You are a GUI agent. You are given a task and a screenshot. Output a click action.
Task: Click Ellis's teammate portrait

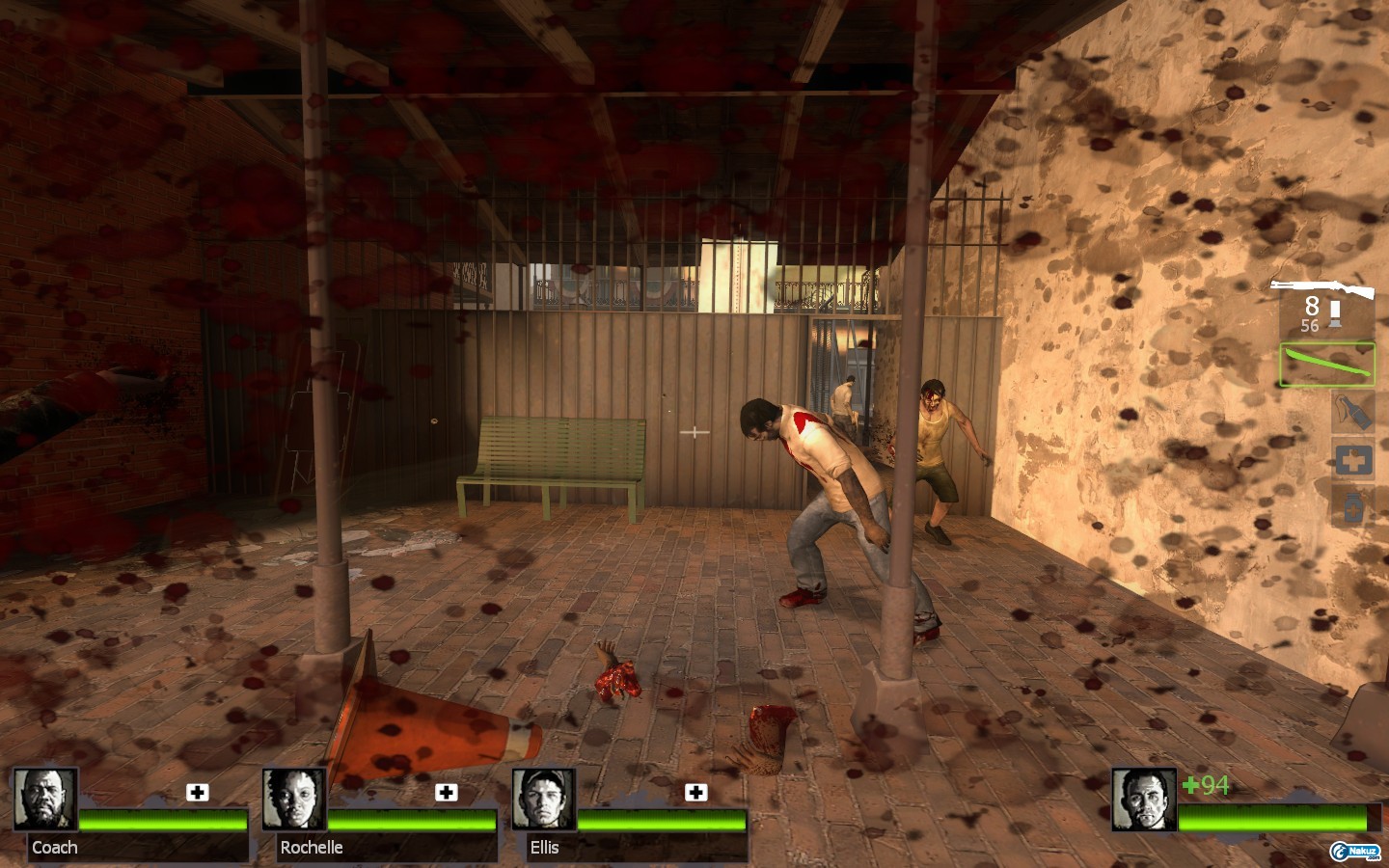(544, 799)
